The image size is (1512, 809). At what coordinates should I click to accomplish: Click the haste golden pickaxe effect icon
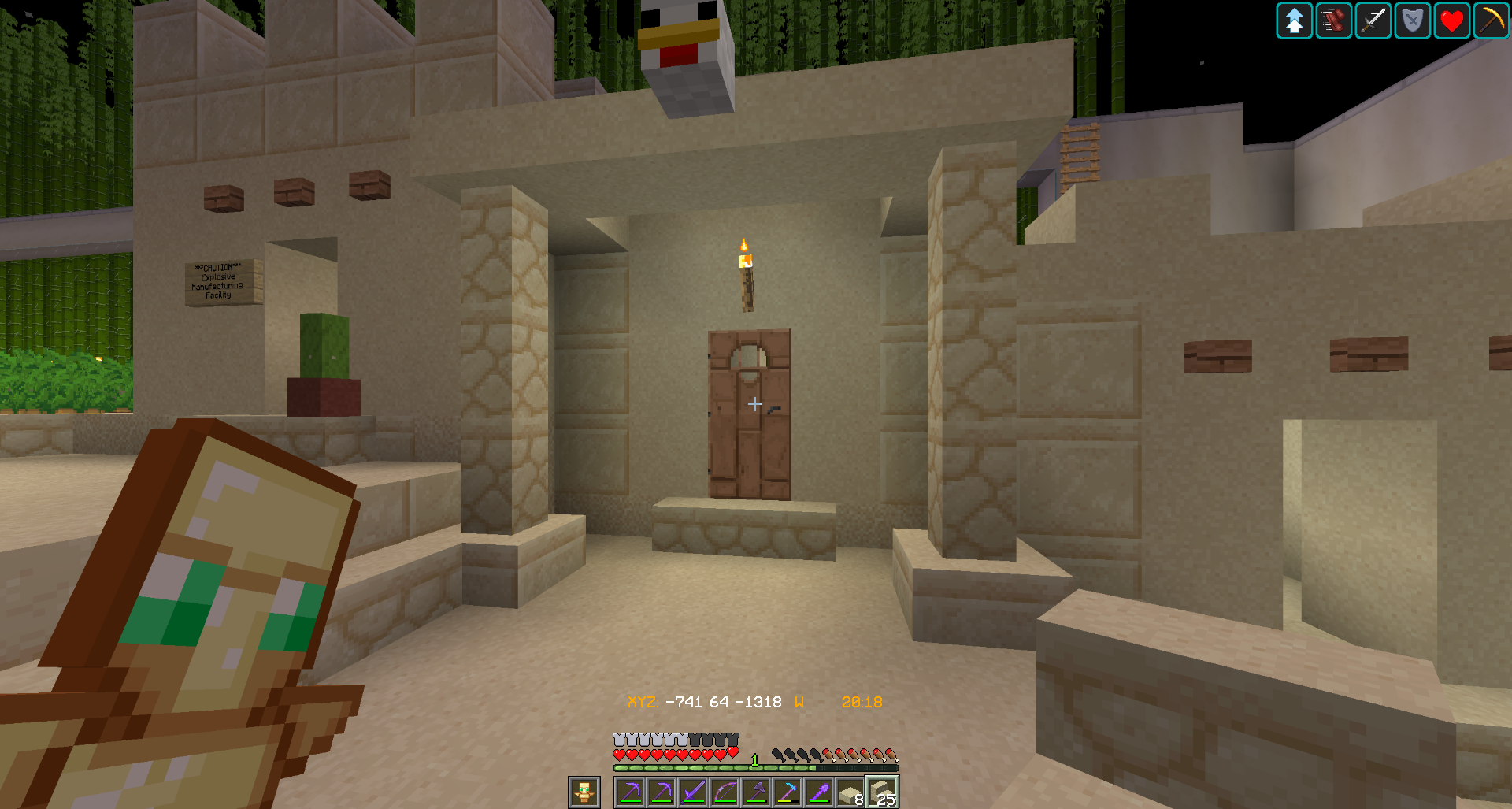1491,20
